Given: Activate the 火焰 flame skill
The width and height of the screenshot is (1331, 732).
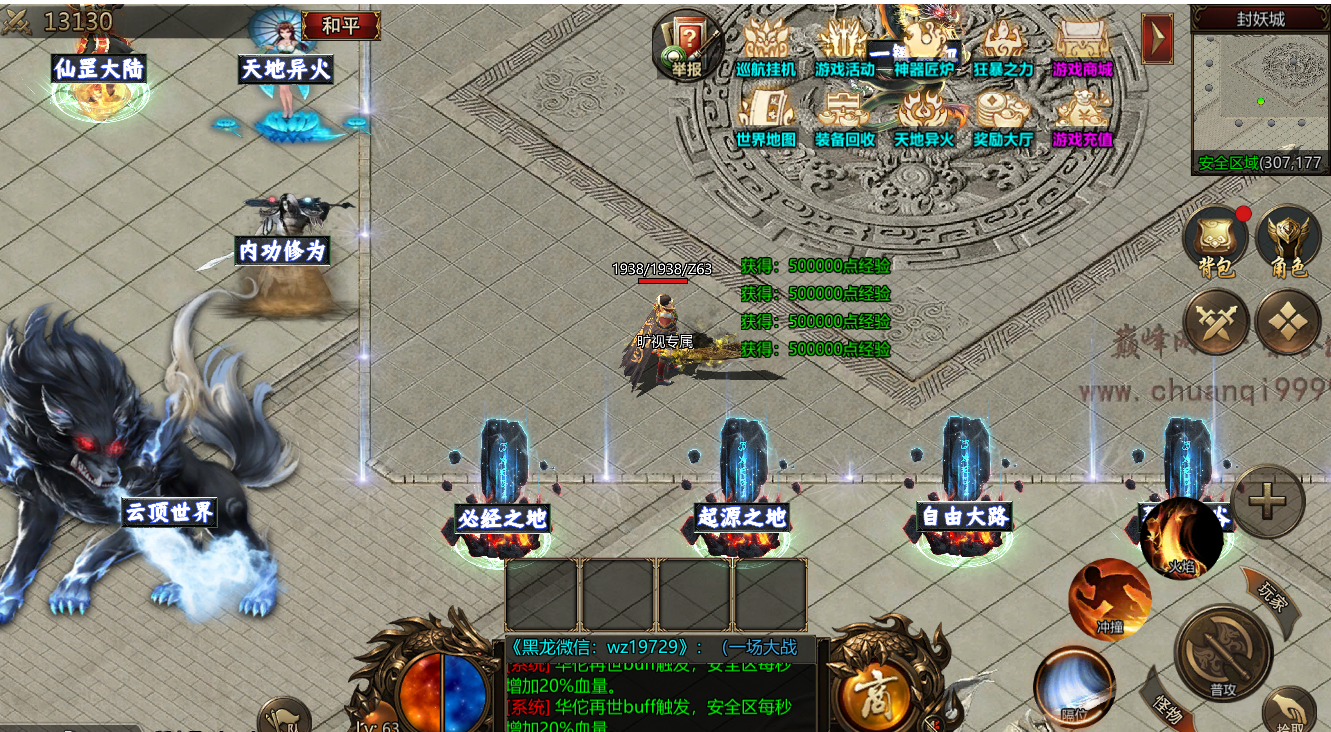Looking at the screenshot, I should point(1182,539).
